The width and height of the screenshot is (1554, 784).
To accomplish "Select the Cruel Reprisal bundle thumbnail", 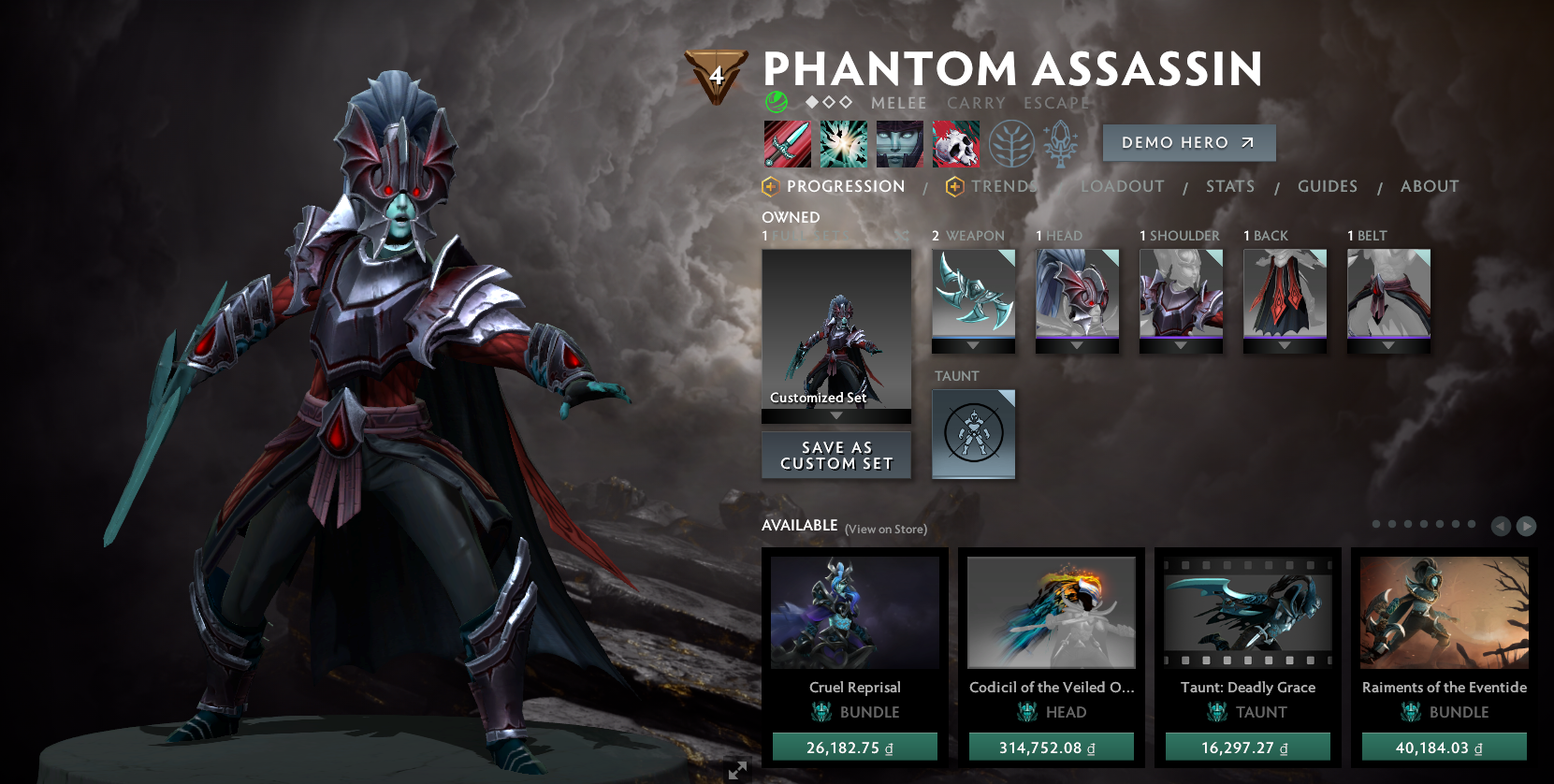I will point(854,612).
